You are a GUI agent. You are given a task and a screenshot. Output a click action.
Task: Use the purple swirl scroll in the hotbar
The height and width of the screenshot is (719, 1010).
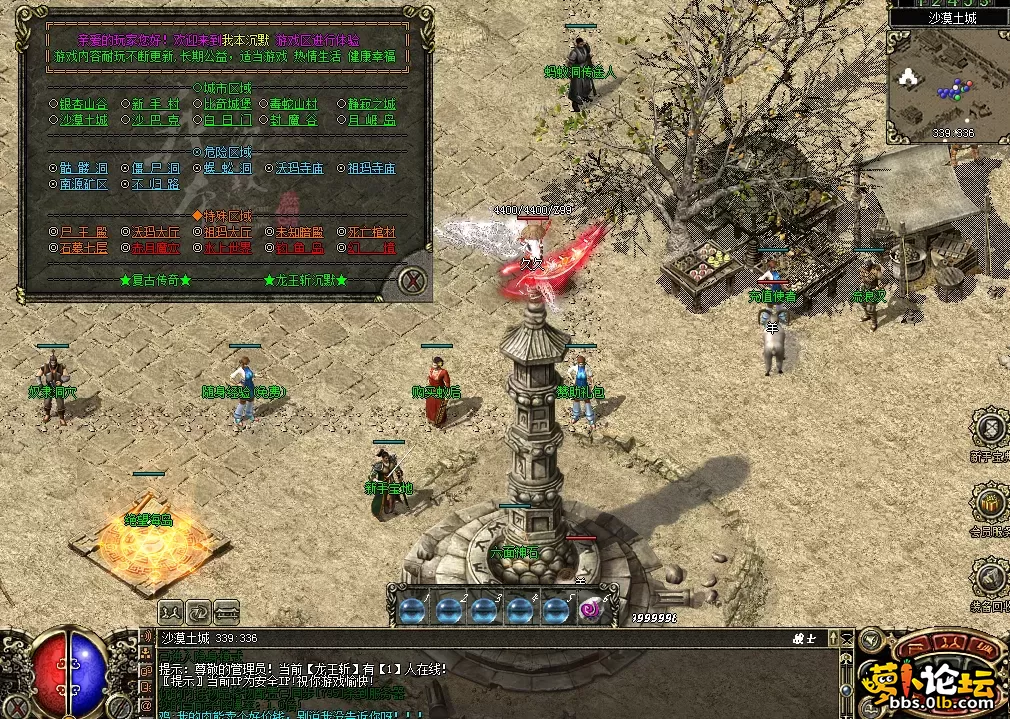590,609
